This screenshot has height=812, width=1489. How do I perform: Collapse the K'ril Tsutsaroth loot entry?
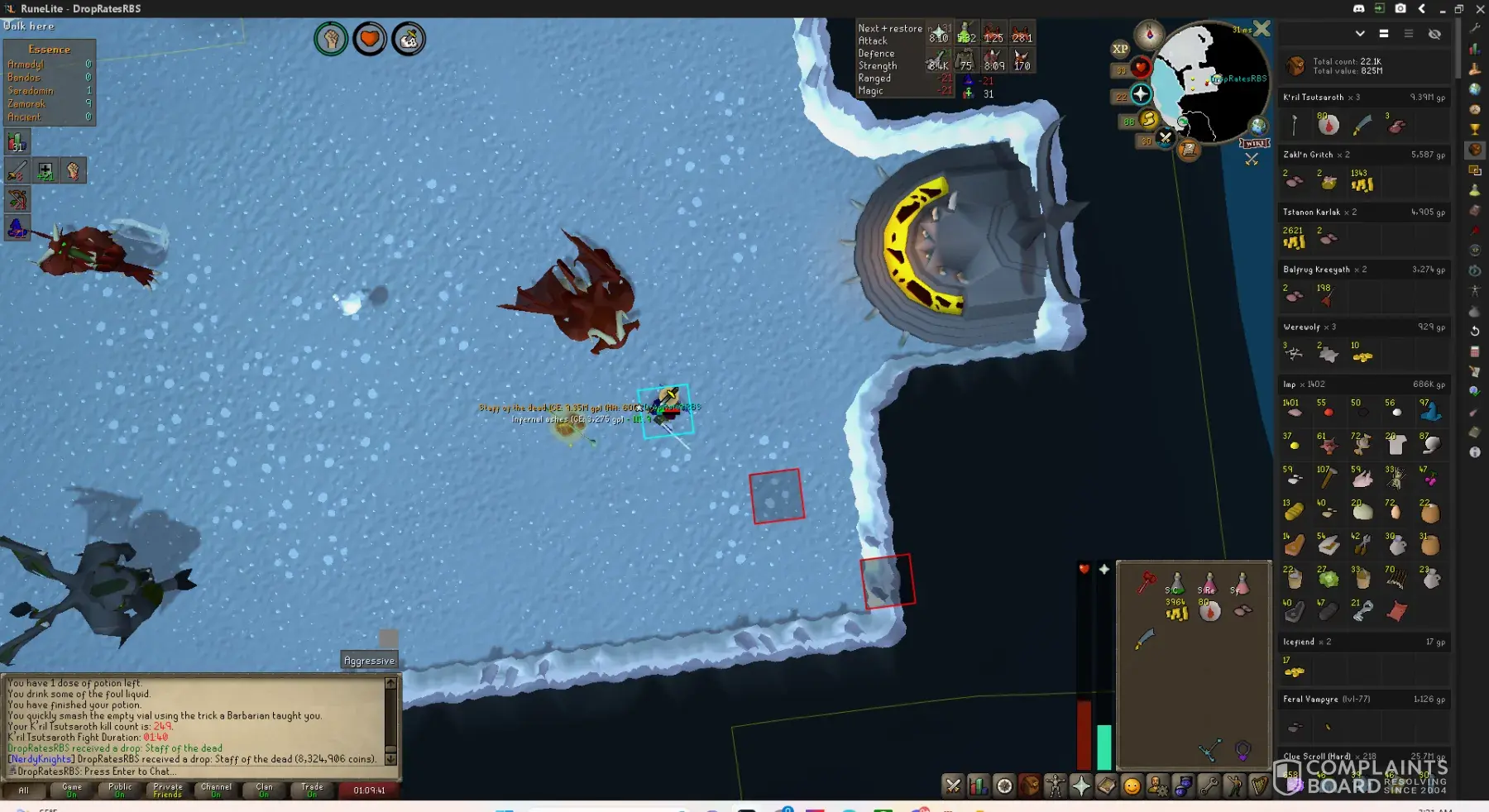[x=1363, y=98]
